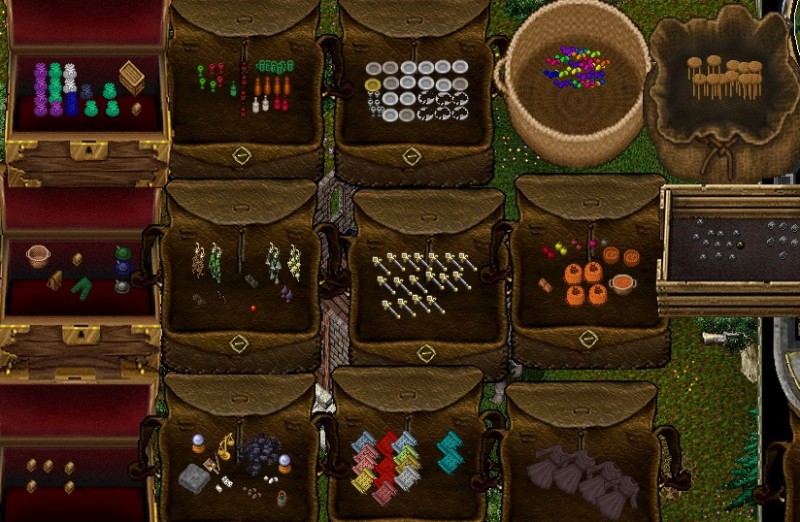This screenshot has width=800, height=522.
Task: Click the pile of colored gems in the basket
Action: 576,66
